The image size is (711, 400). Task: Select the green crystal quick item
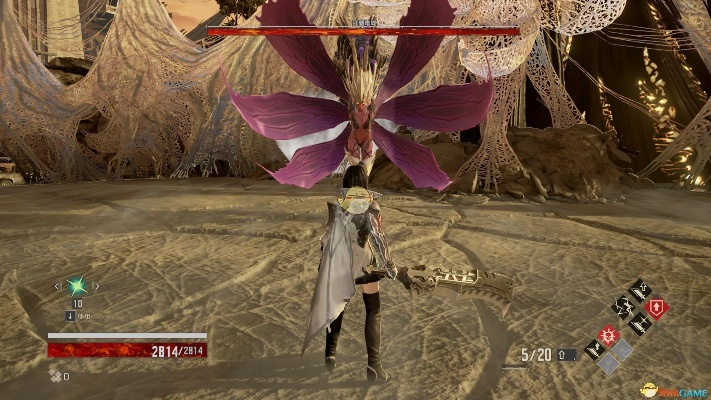tap(78, 287)
